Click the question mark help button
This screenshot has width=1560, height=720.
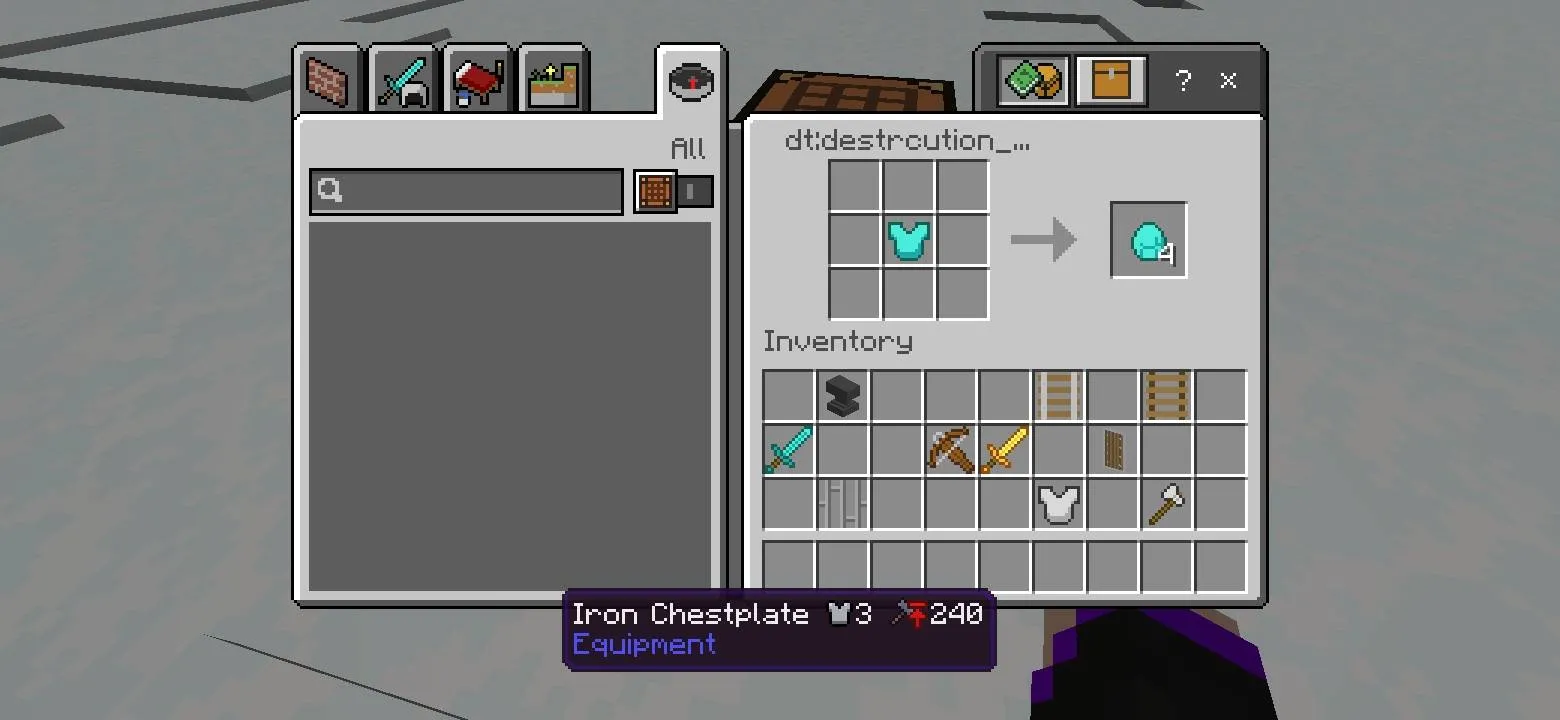1183,82
